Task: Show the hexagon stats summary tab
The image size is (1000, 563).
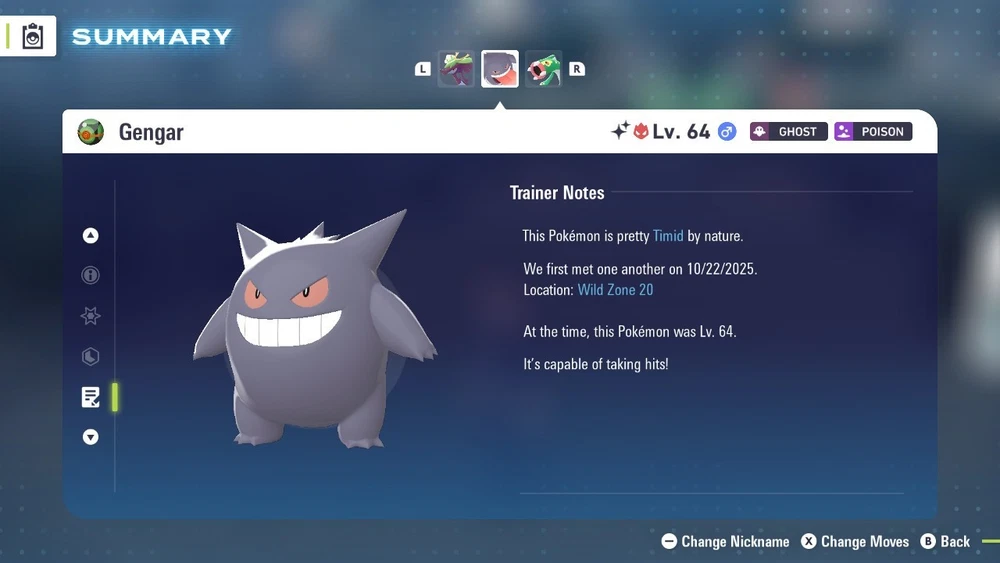Action: 91,356
